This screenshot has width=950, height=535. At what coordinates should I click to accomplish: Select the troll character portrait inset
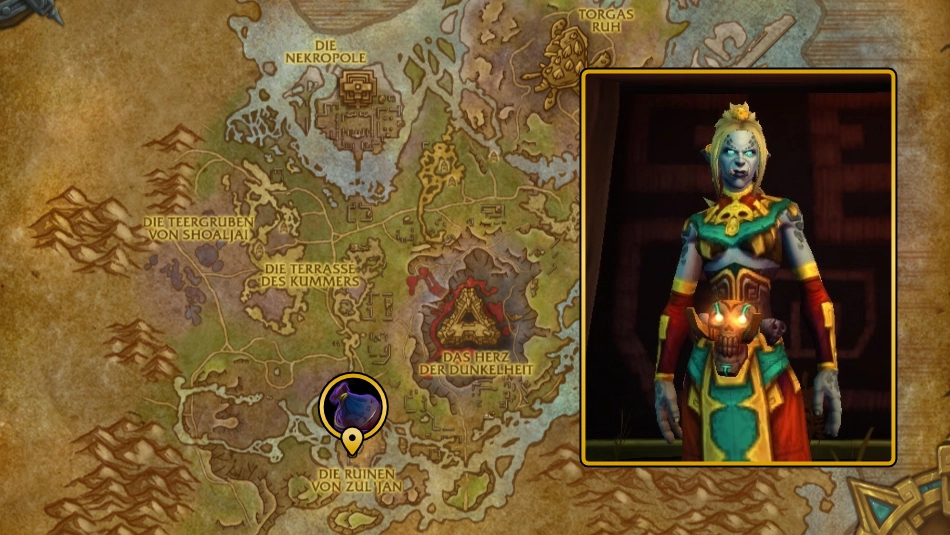738,267
